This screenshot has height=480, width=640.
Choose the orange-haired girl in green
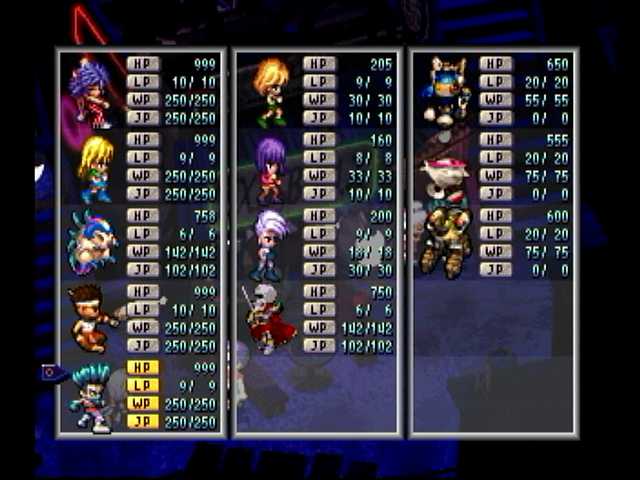click(x=270, y=92)
